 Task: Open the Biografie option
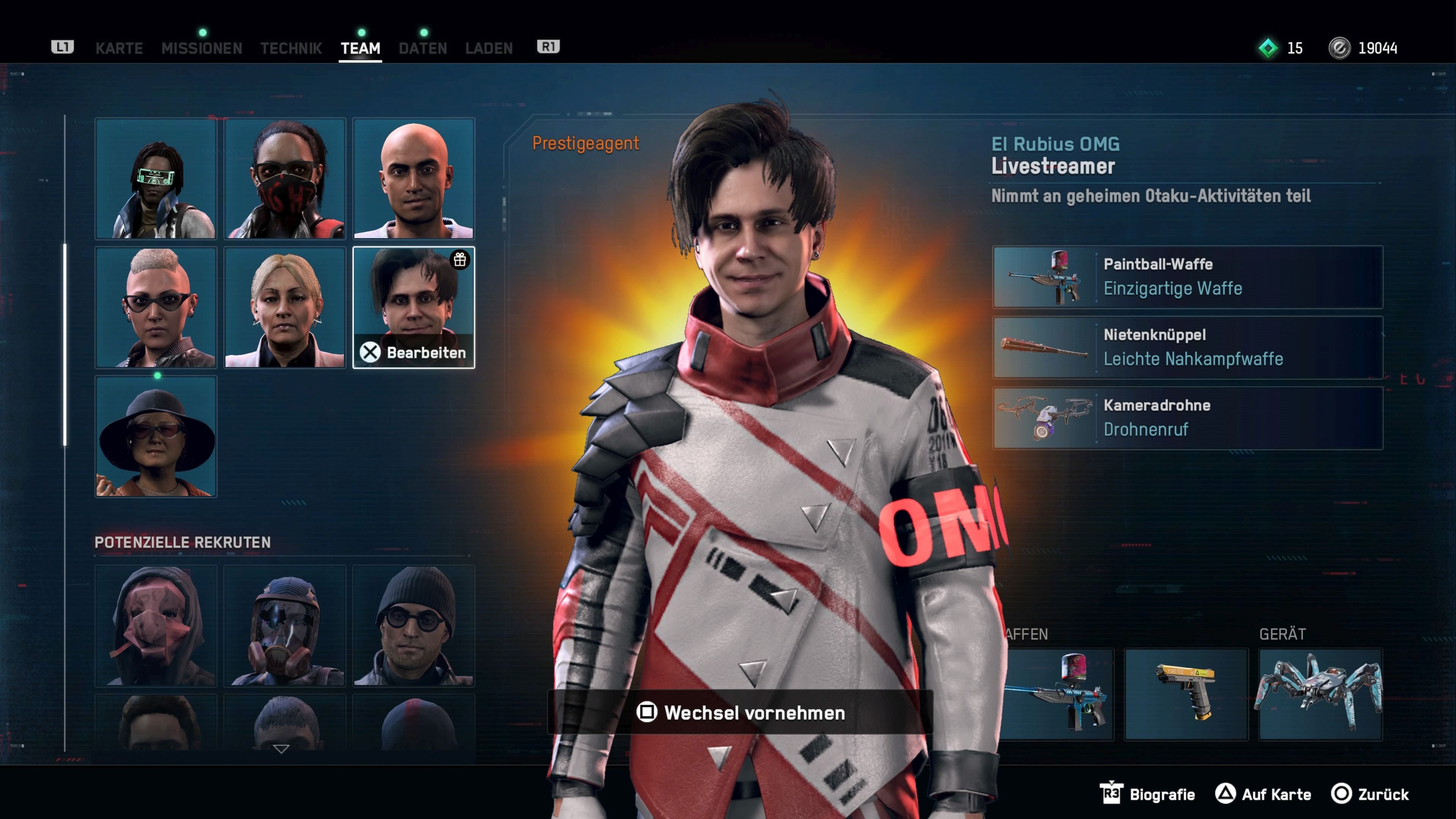point(1161,794)
